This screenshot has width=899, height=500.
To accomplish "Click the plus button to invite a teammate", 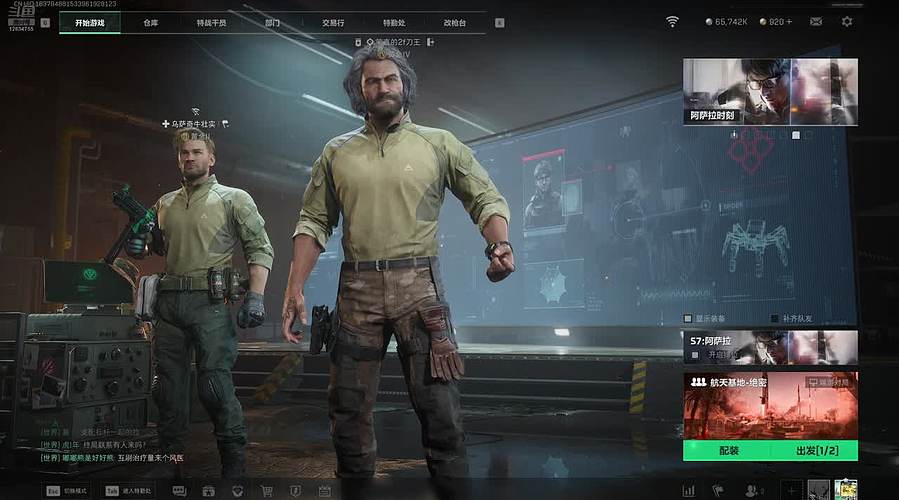I will tap(791, 490).
